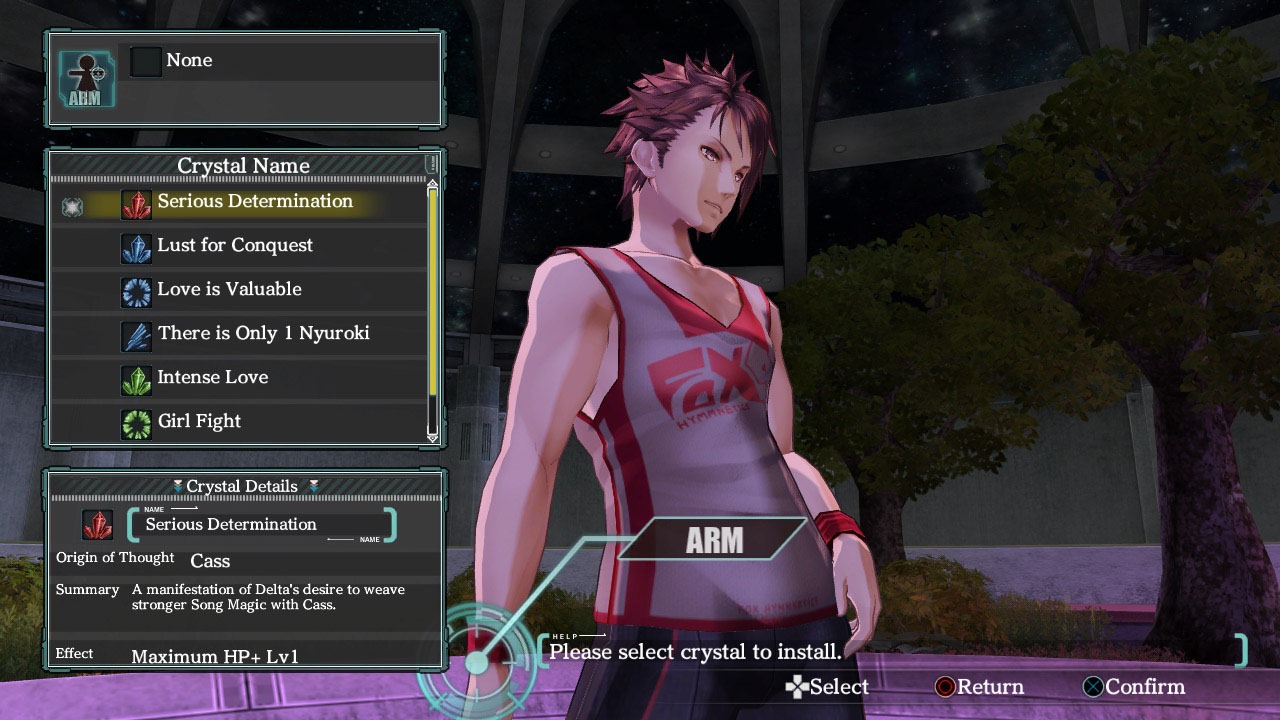1280x720 pixels.
Task: Select the ARM body part label
Action: click(x=714, y=540)
